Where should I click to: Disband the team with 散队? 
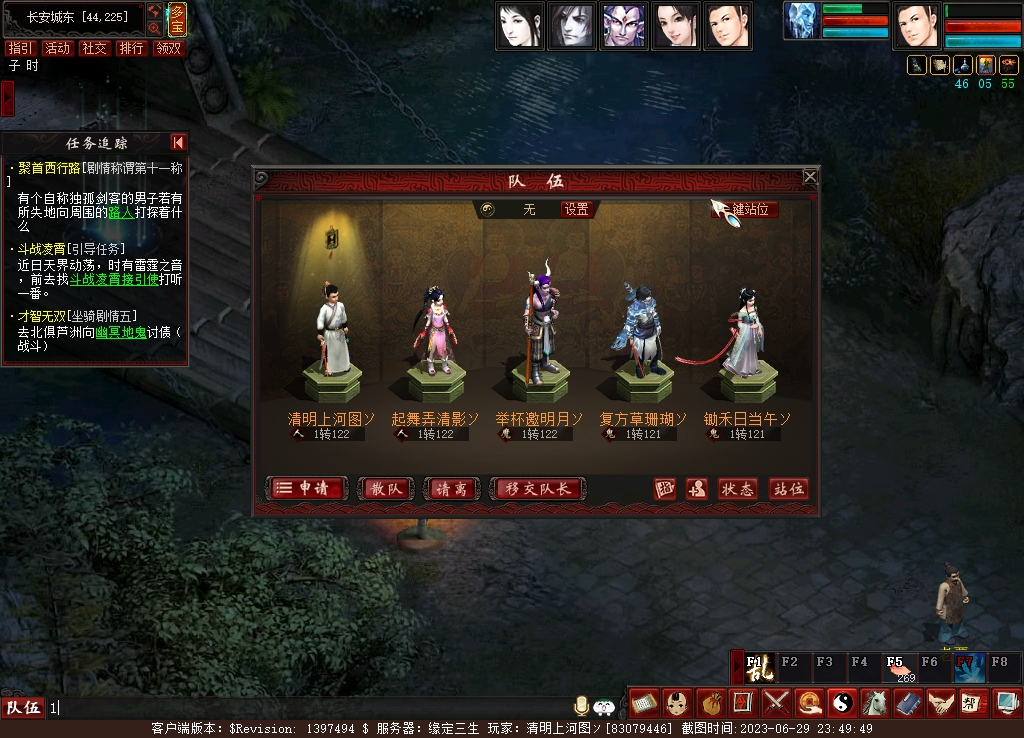(x=385, y=489)
